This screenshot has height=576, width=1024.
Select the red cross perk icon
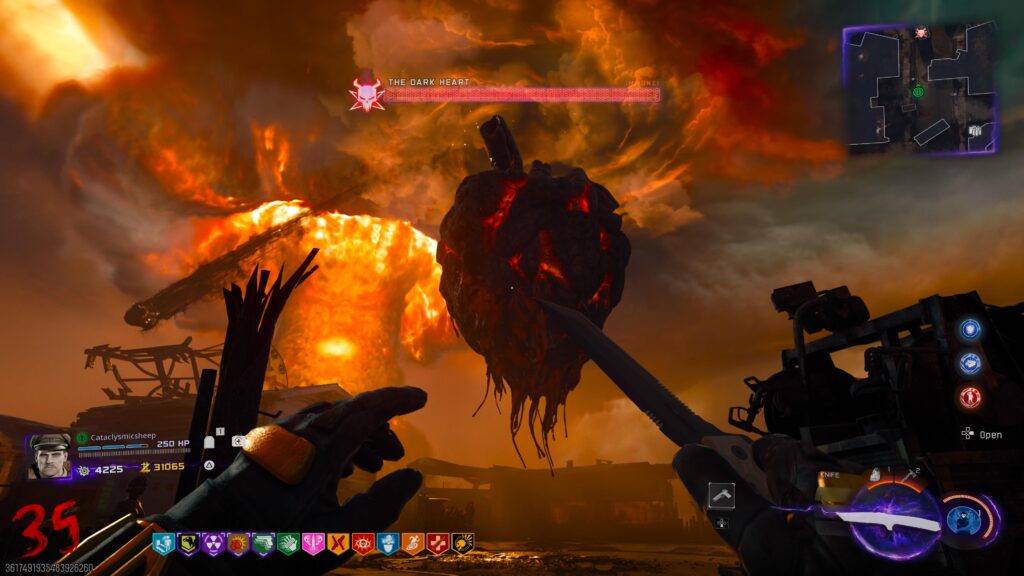[x=438, y=544]
